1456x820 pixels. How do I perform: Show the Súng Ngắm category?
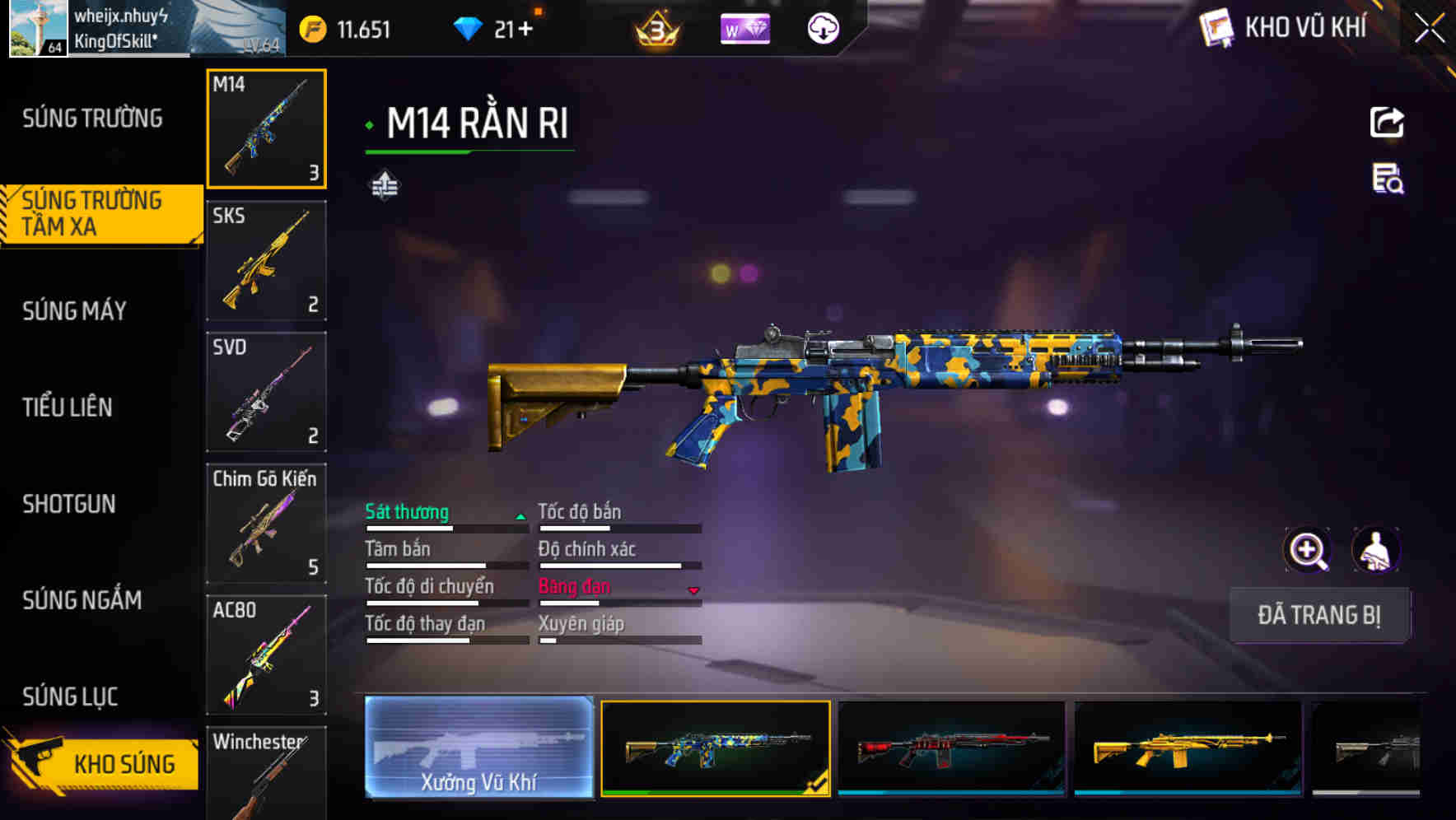coord(82,600)
